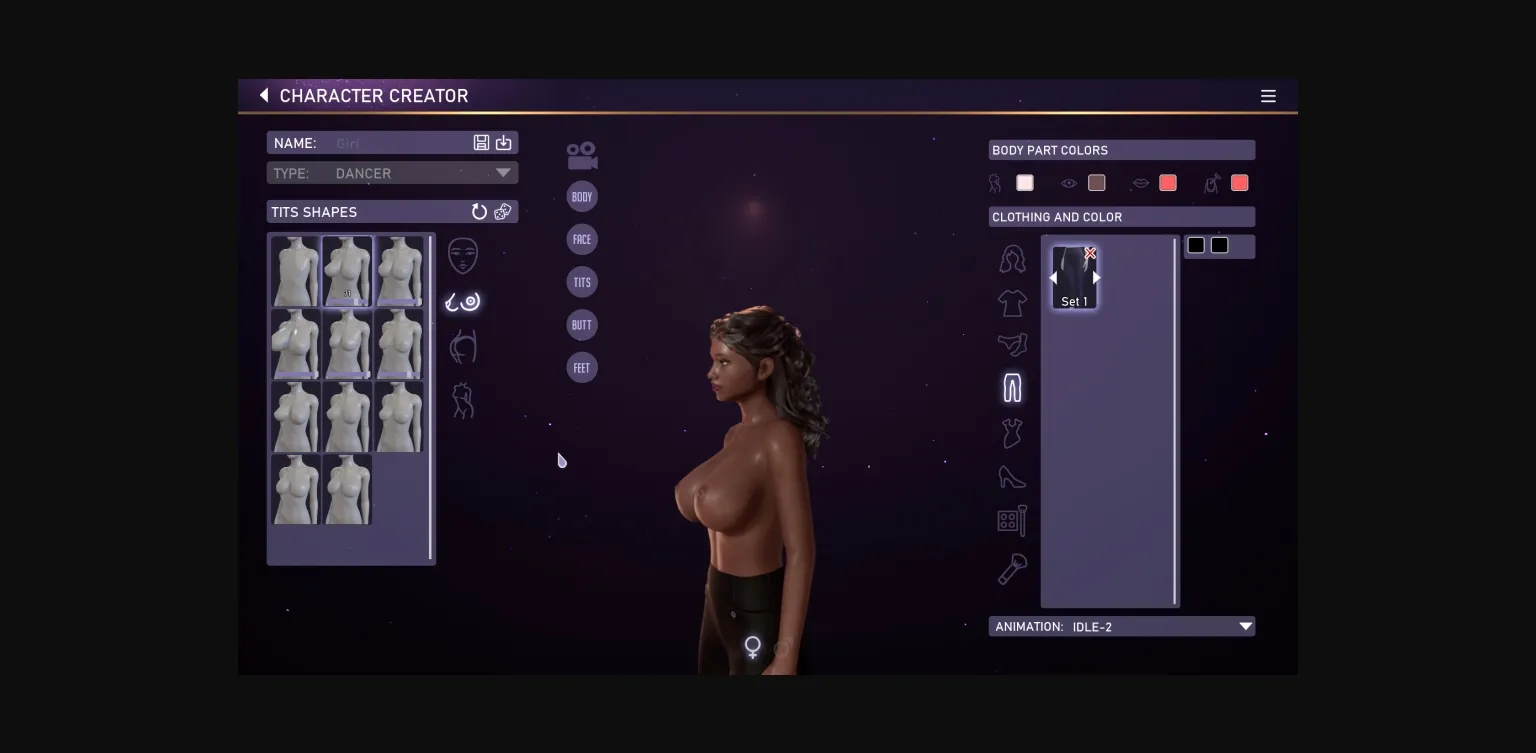This screenshot has width=1536, height=753.
Task: Open the dress clothing category
Action: click(1012, 431)
